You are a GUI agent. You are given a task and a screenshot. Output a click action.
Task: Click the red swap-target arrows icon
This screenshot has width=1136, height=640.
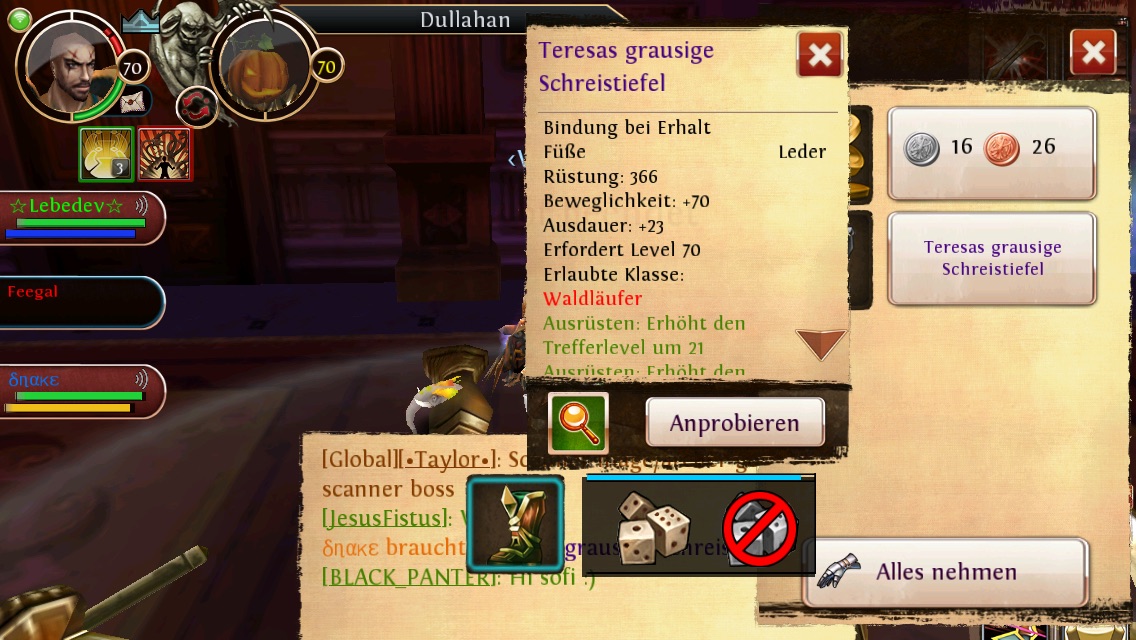pos(197,107)
